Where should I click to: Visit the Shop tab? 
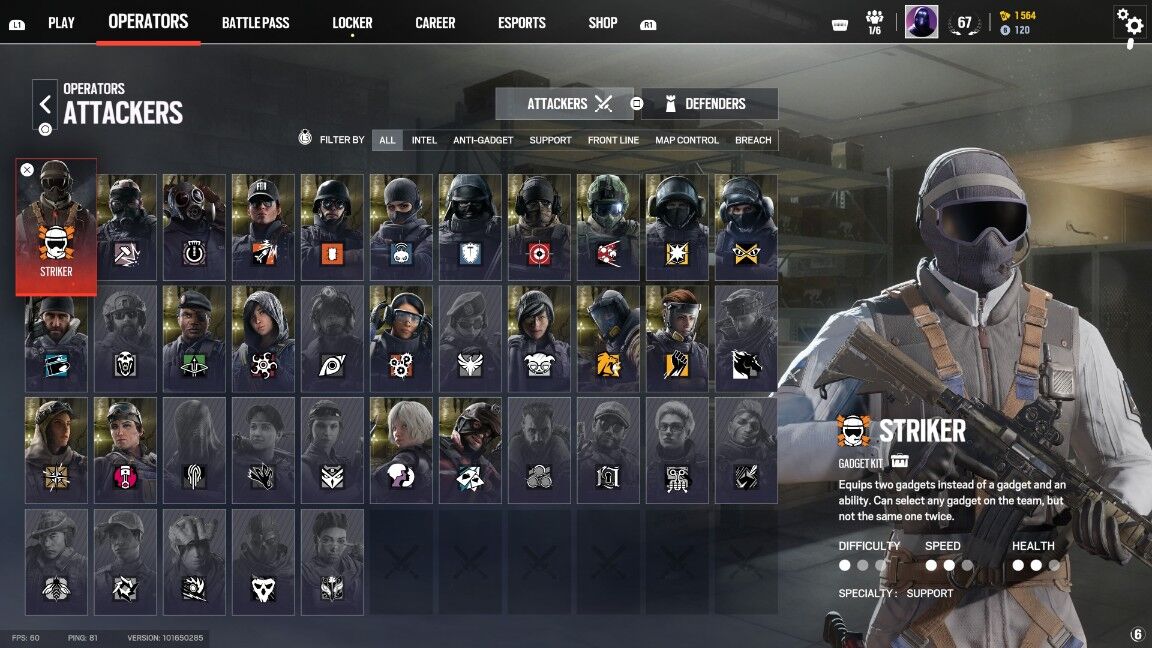point(603,22)
